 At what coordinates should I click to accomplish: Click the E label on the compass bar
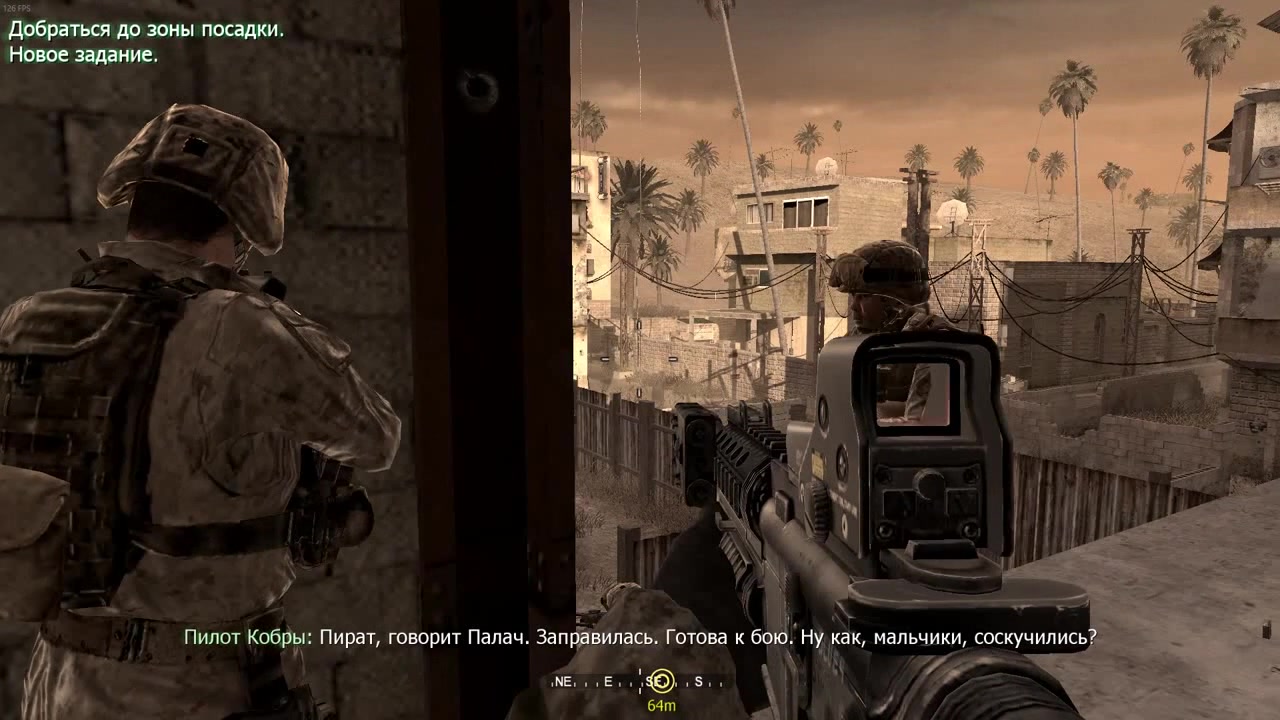coord(607,681)
